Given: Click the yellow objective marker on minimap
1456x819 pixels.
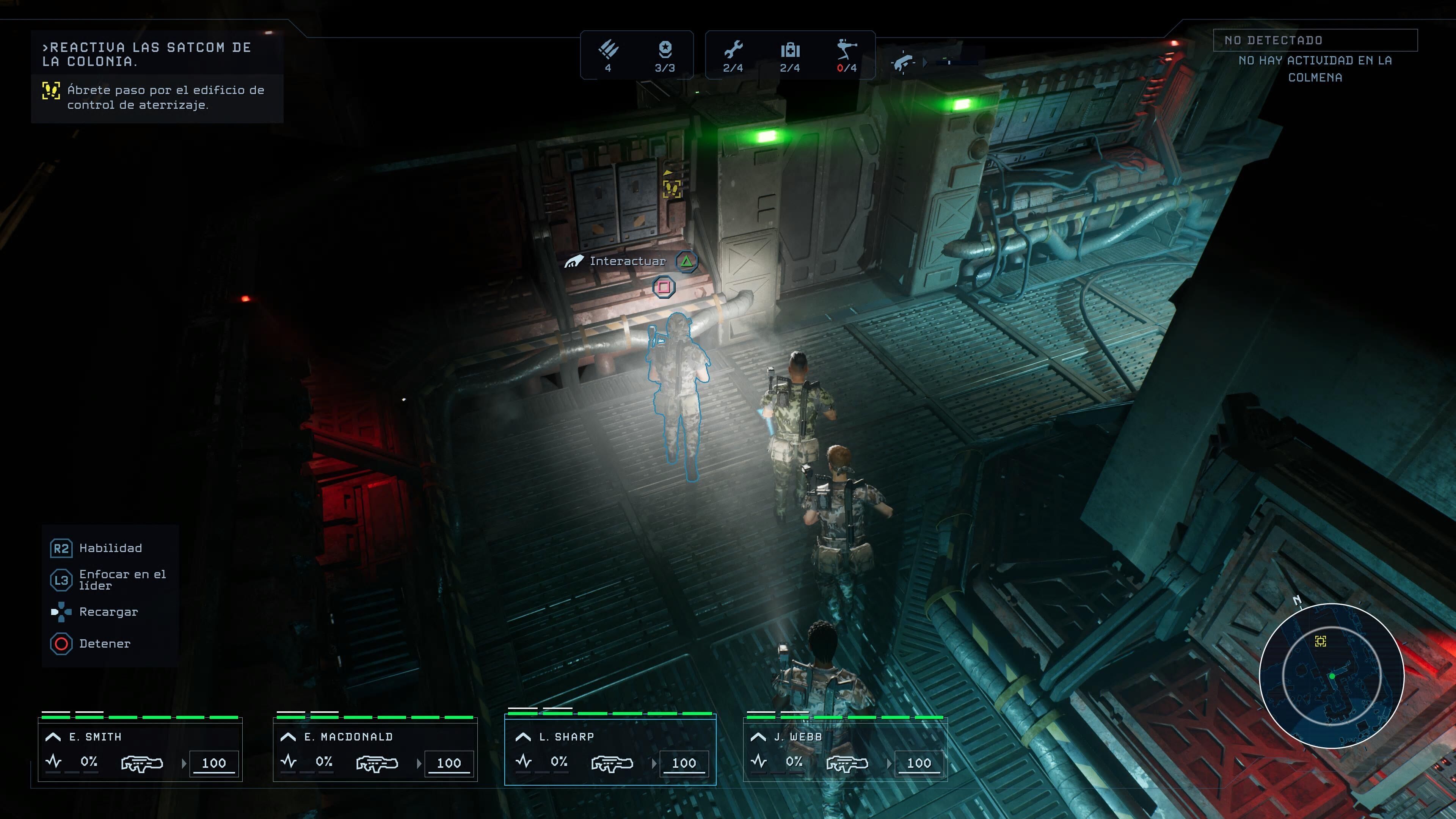Looking at the screenshot, I should pos(1320,641).
